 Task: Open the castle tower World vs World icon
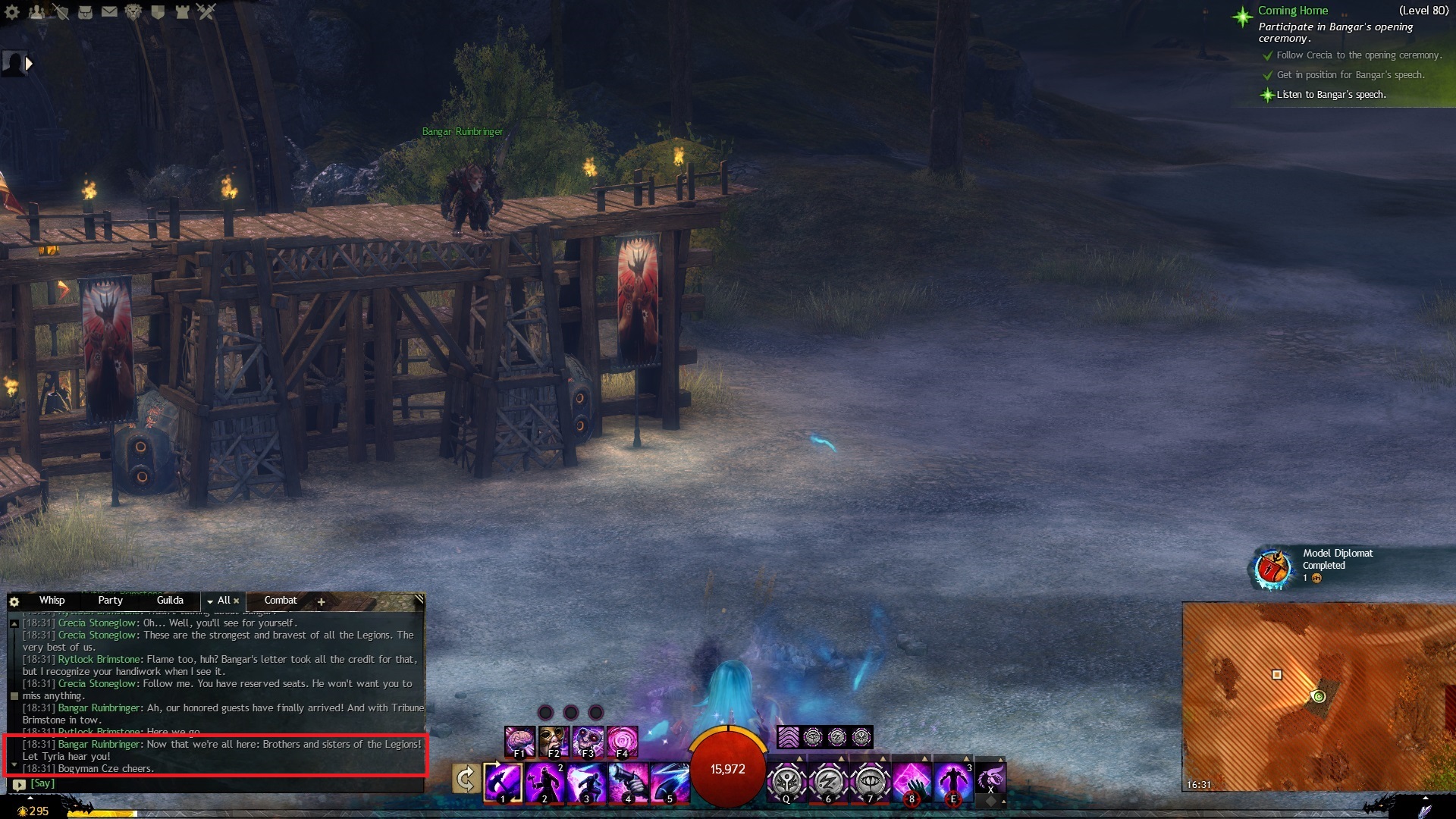tap(182, 11)
